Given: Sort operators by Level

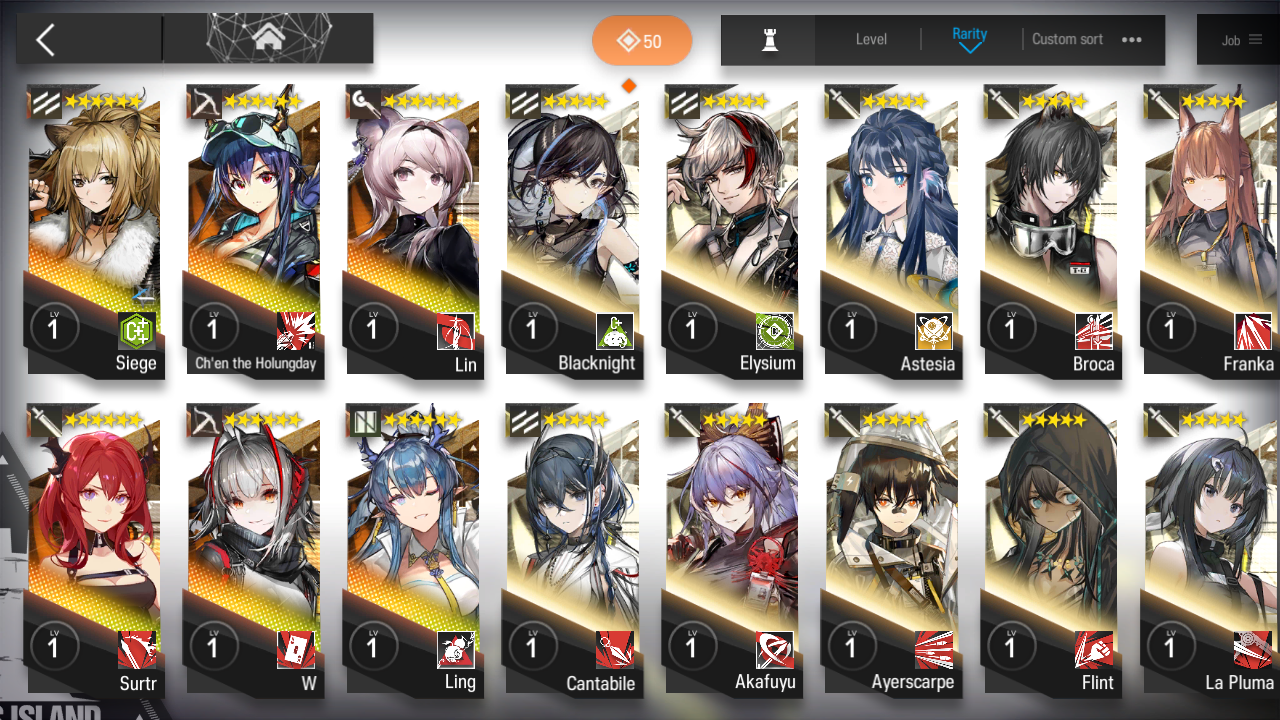Looking at the screenshot, I should point(871,40).
